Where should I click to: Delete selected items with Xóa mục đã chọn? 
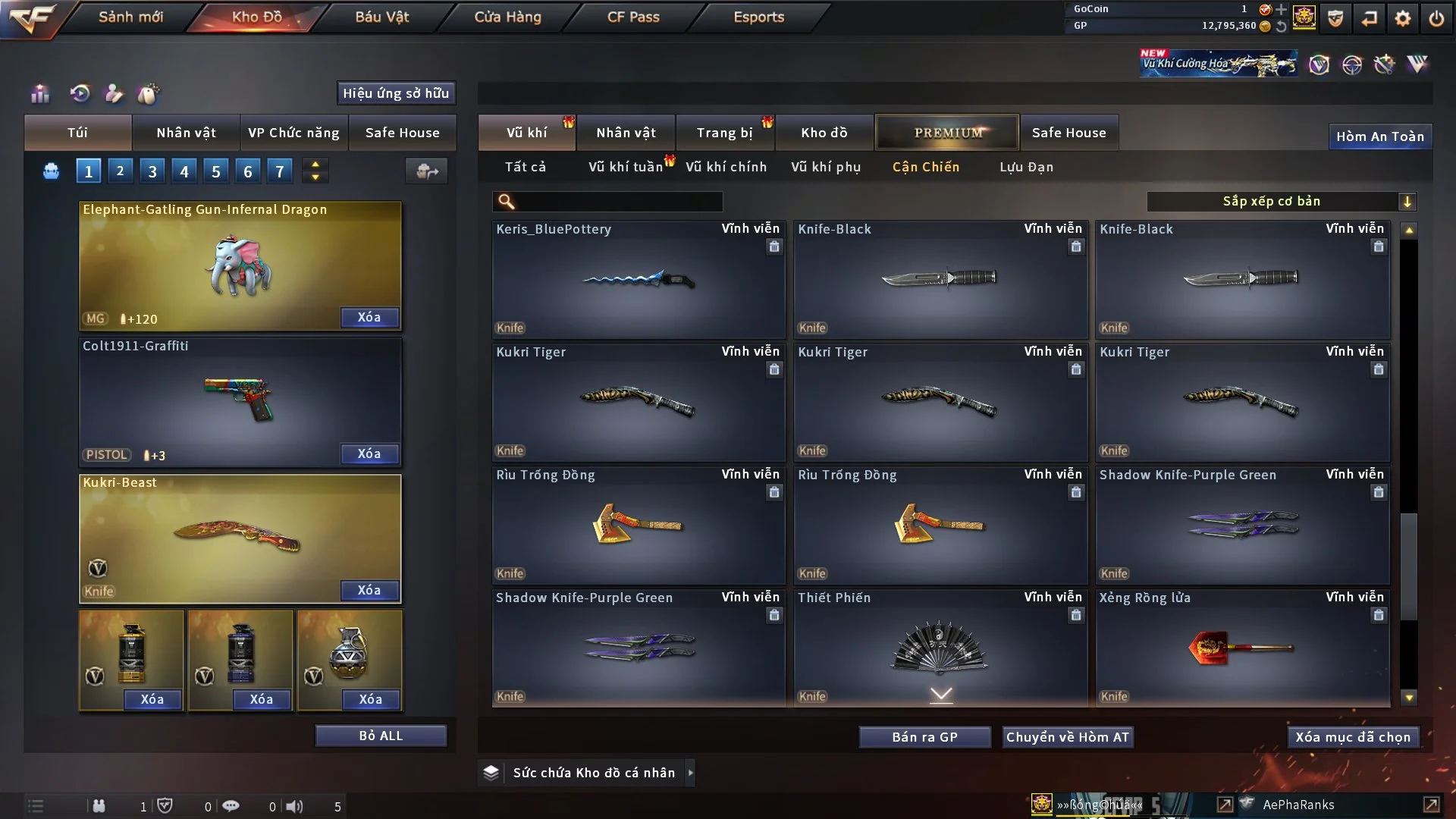click(1353, 737)
